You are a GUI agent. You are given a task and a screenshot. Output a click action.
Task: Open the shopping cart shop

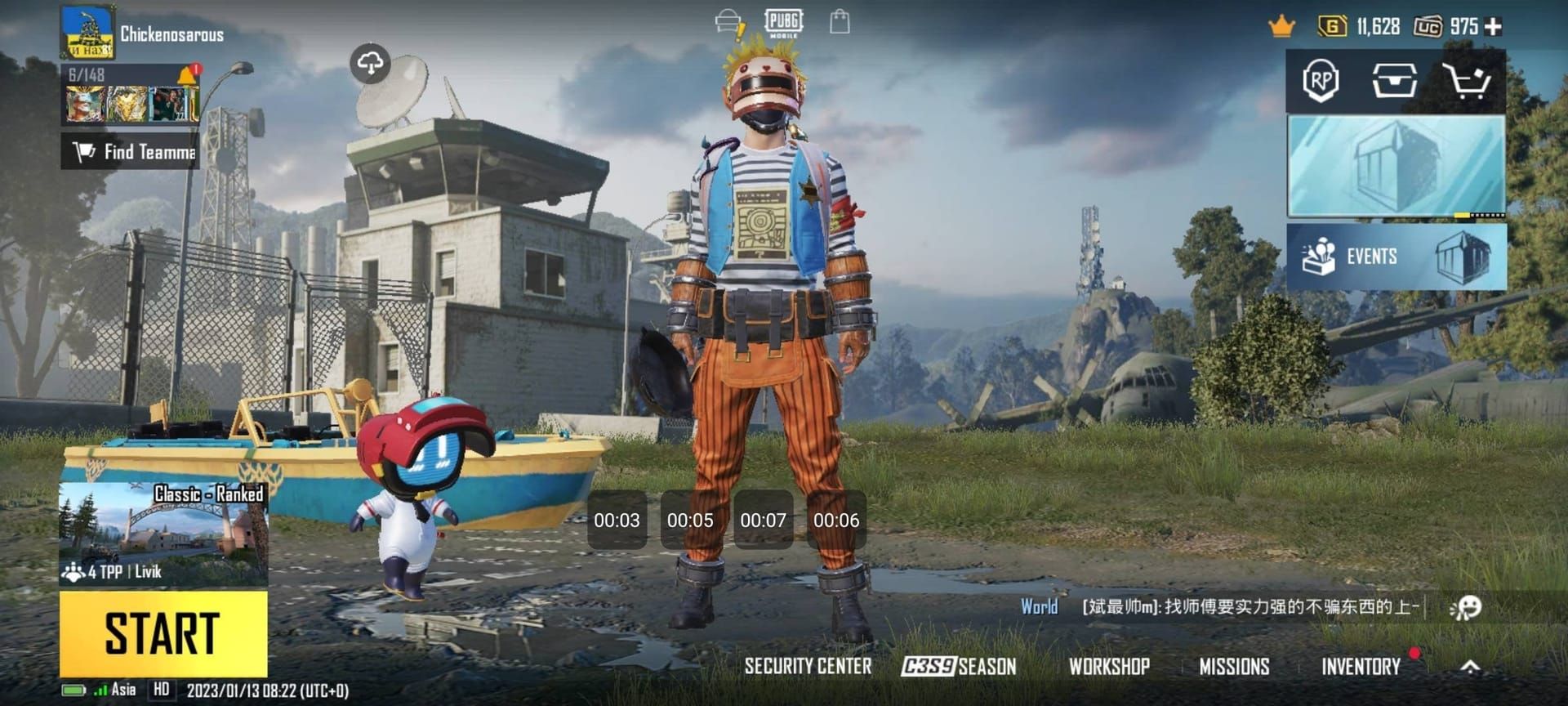(x=1467, y=81)
